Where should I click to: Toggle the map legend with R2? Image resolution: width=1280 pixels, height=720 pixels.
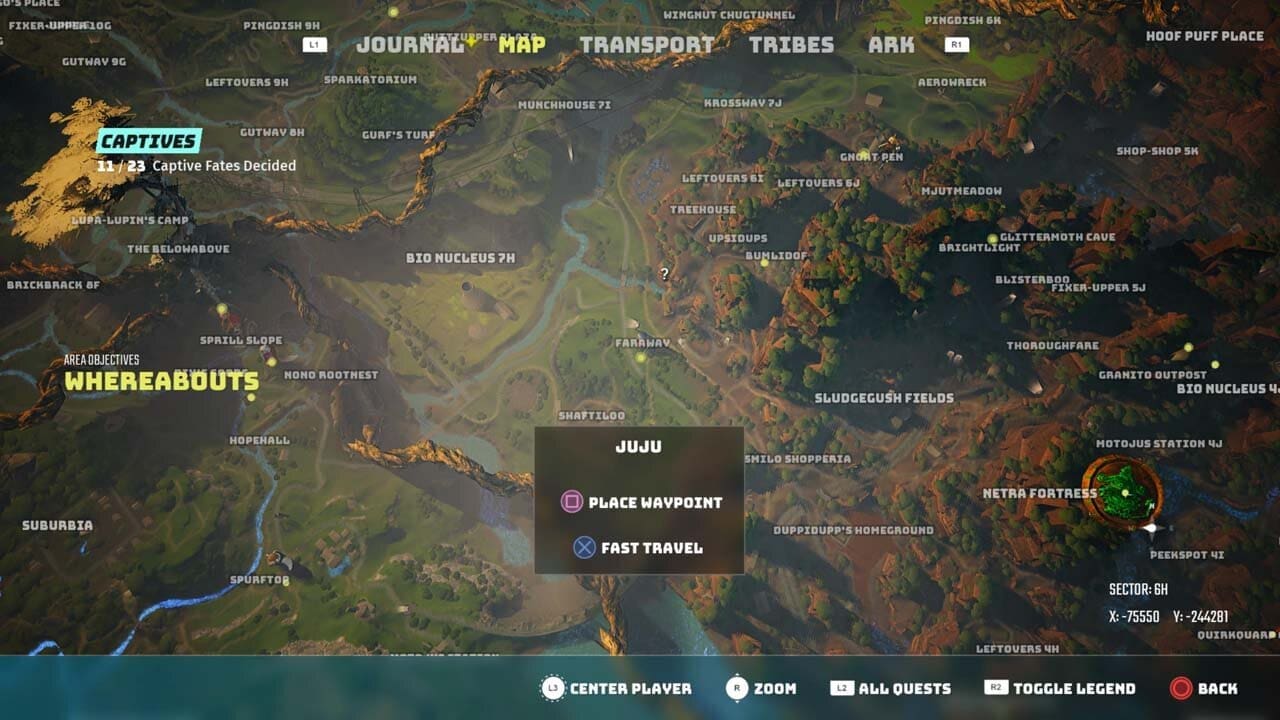996,688
